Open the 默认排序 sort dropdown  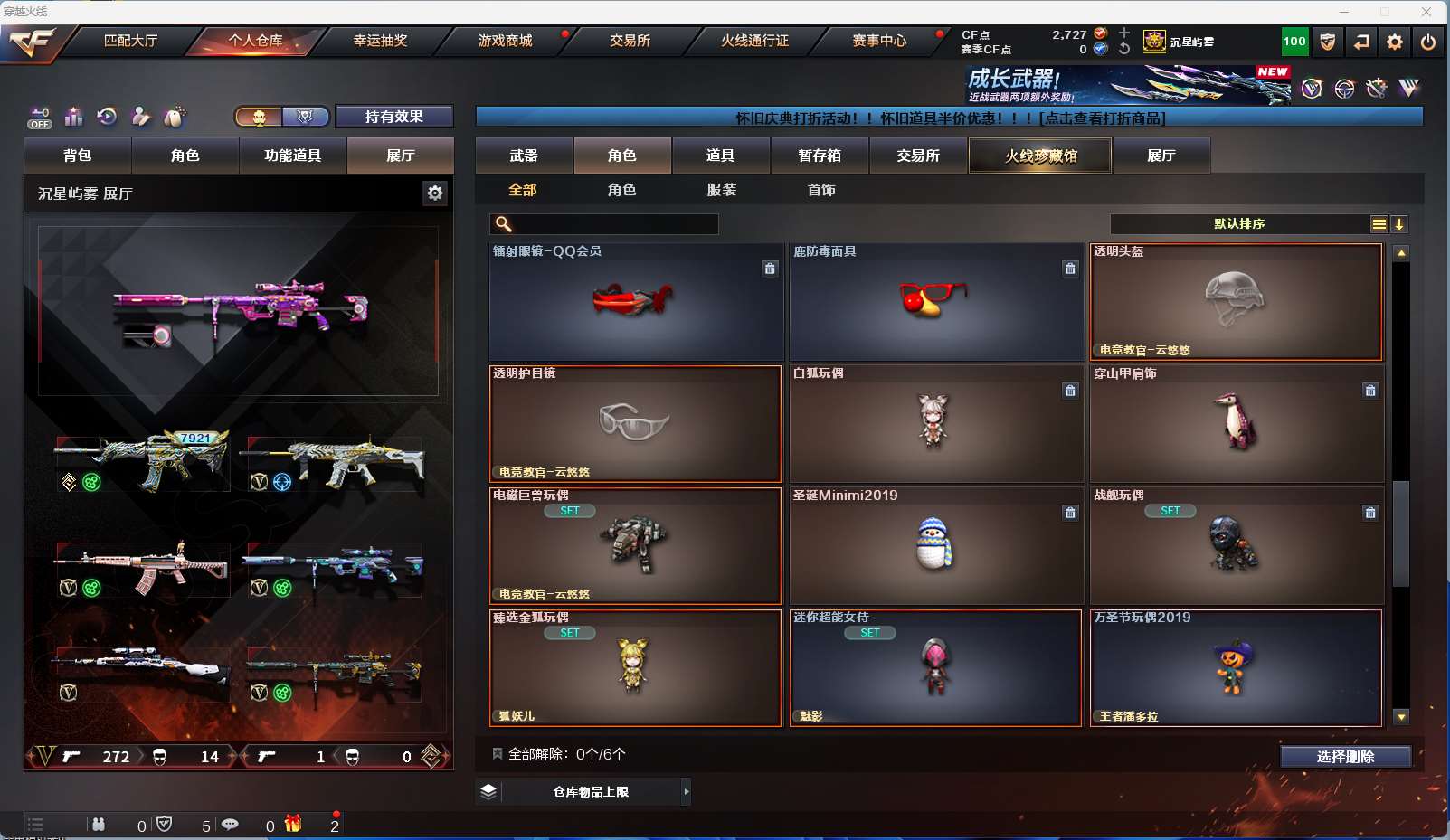[x=1239, y=224]
